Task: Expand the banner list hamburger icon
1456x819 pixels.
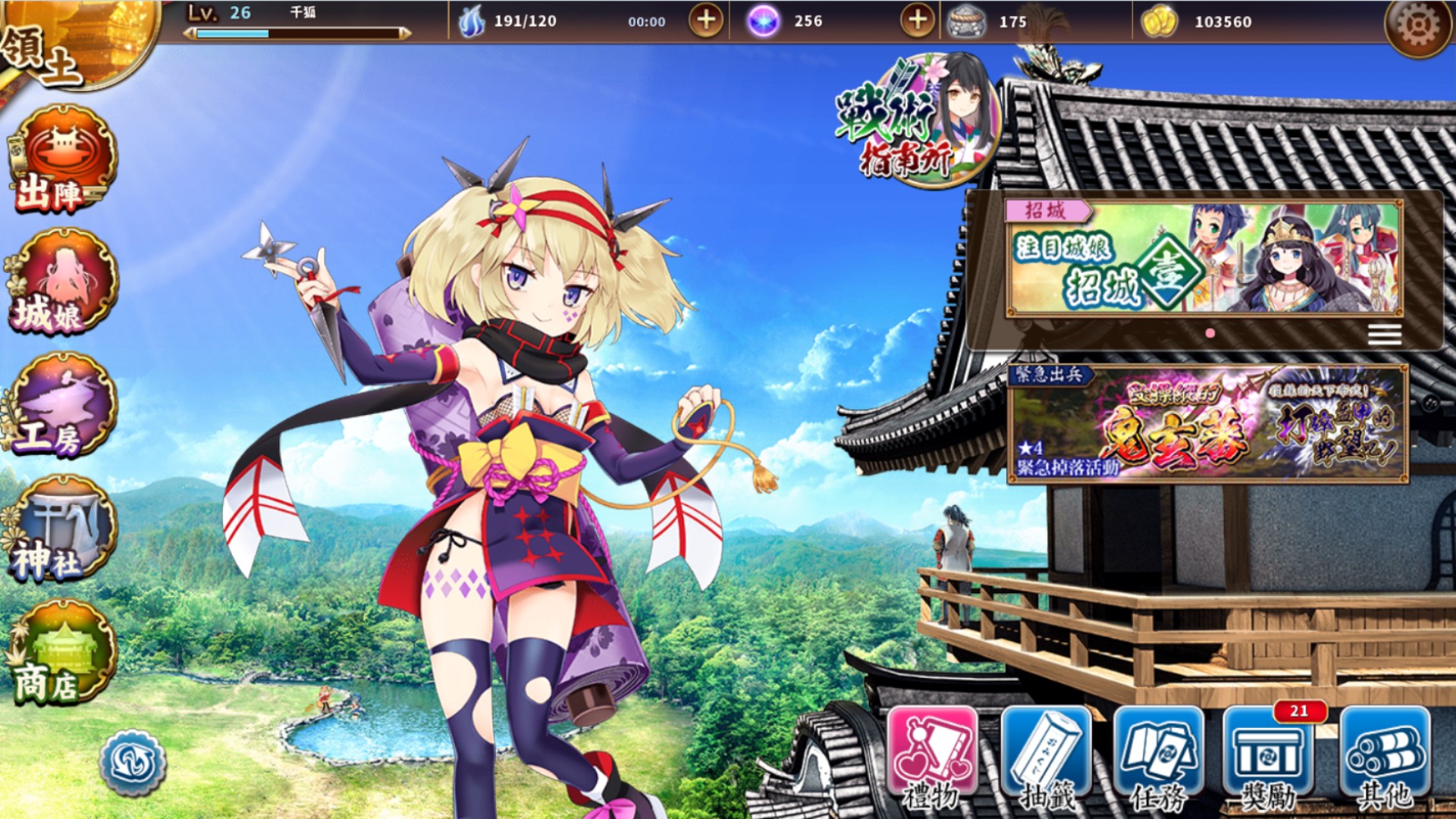Action: coord(1384,334)
